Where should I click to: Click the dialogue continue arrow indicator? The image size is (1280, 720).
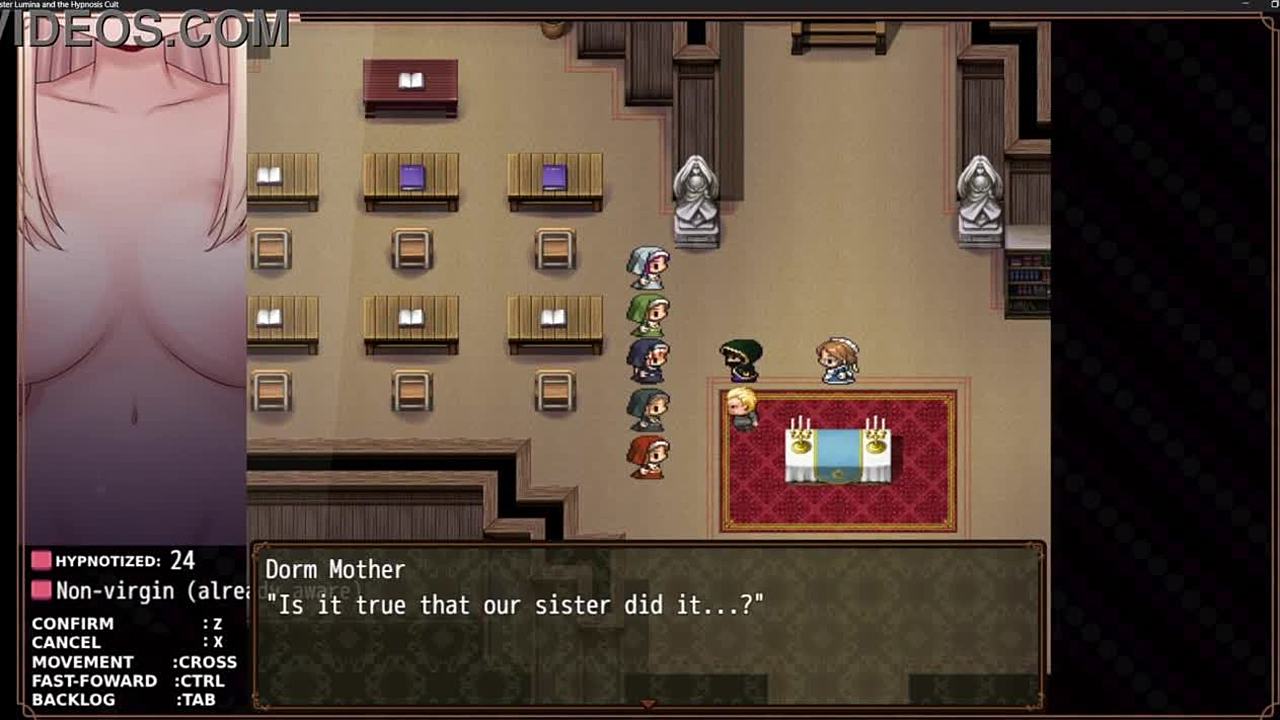tap(648, 705)
